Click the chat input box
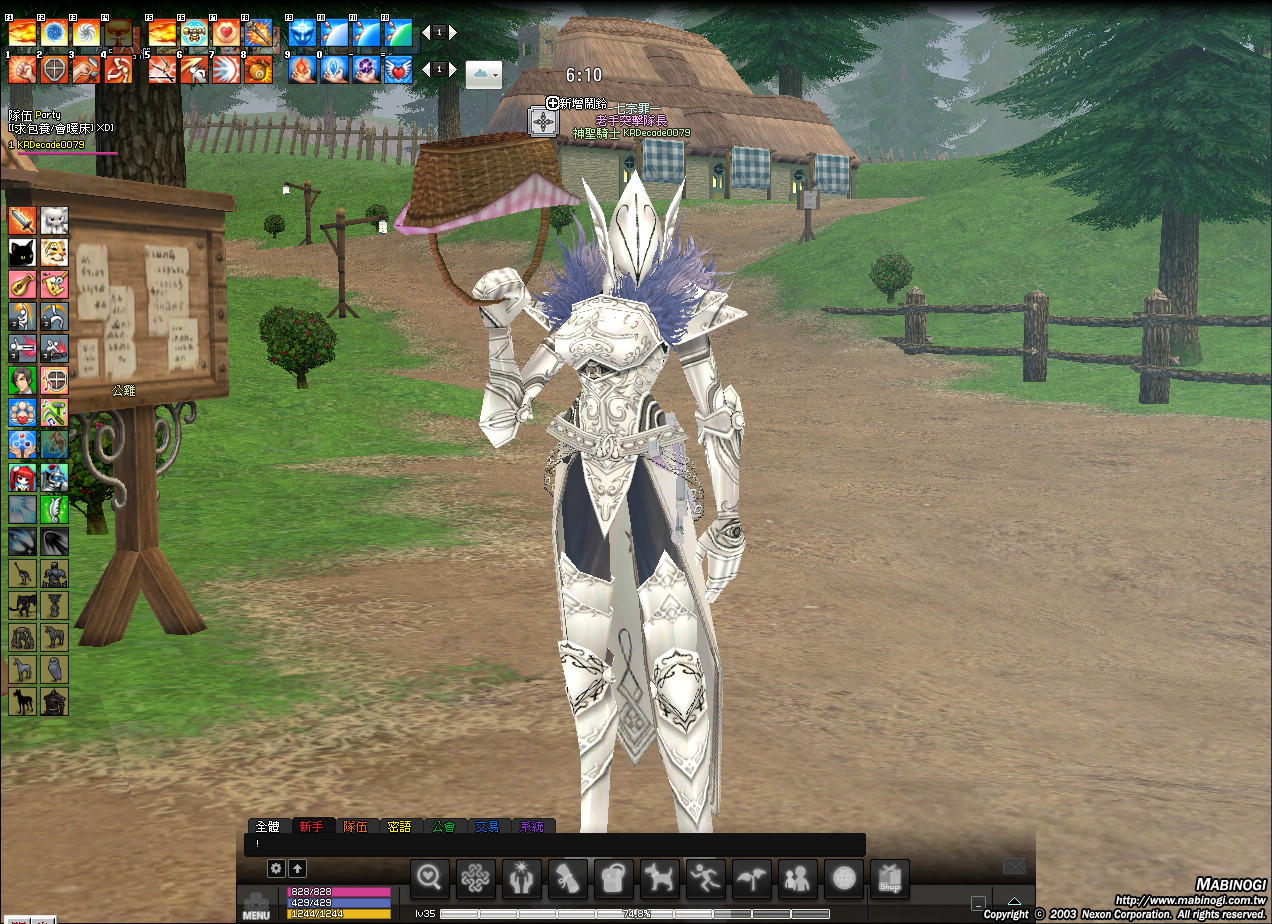This screenshot has height=924, width=1272. (555, 844)
